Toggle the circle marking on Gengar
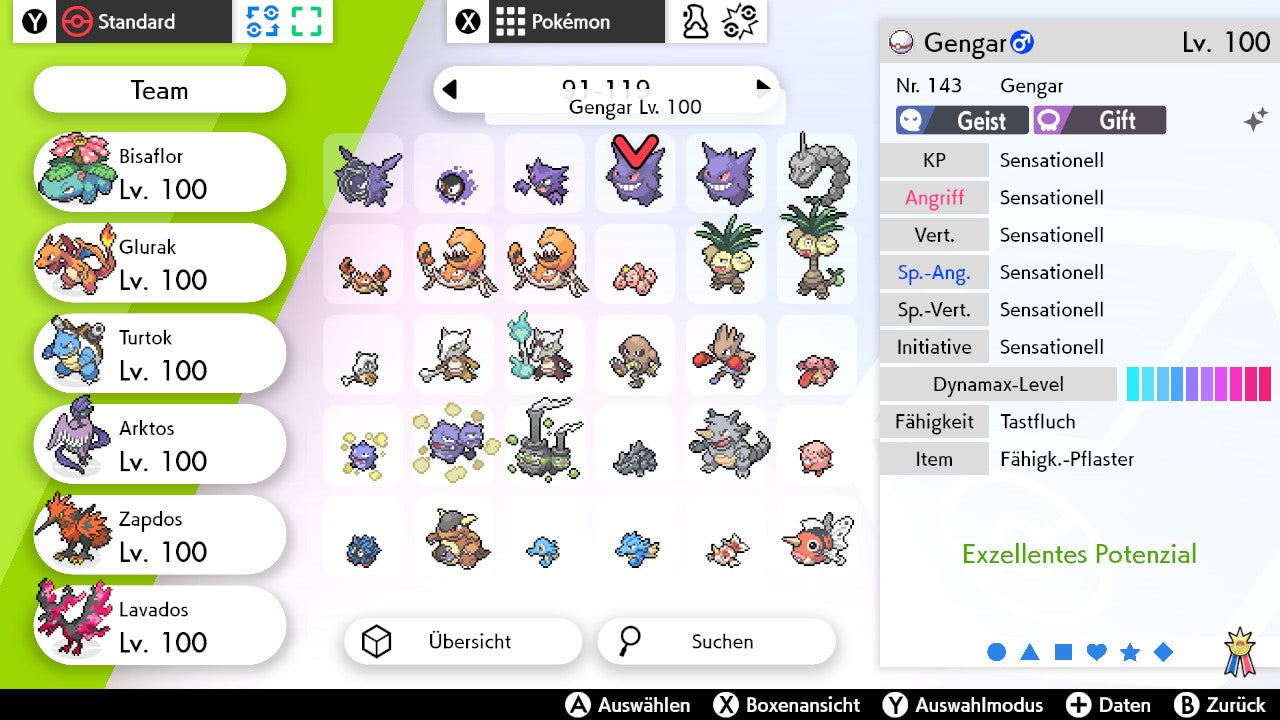1280x720 pixels. (997, 651)
